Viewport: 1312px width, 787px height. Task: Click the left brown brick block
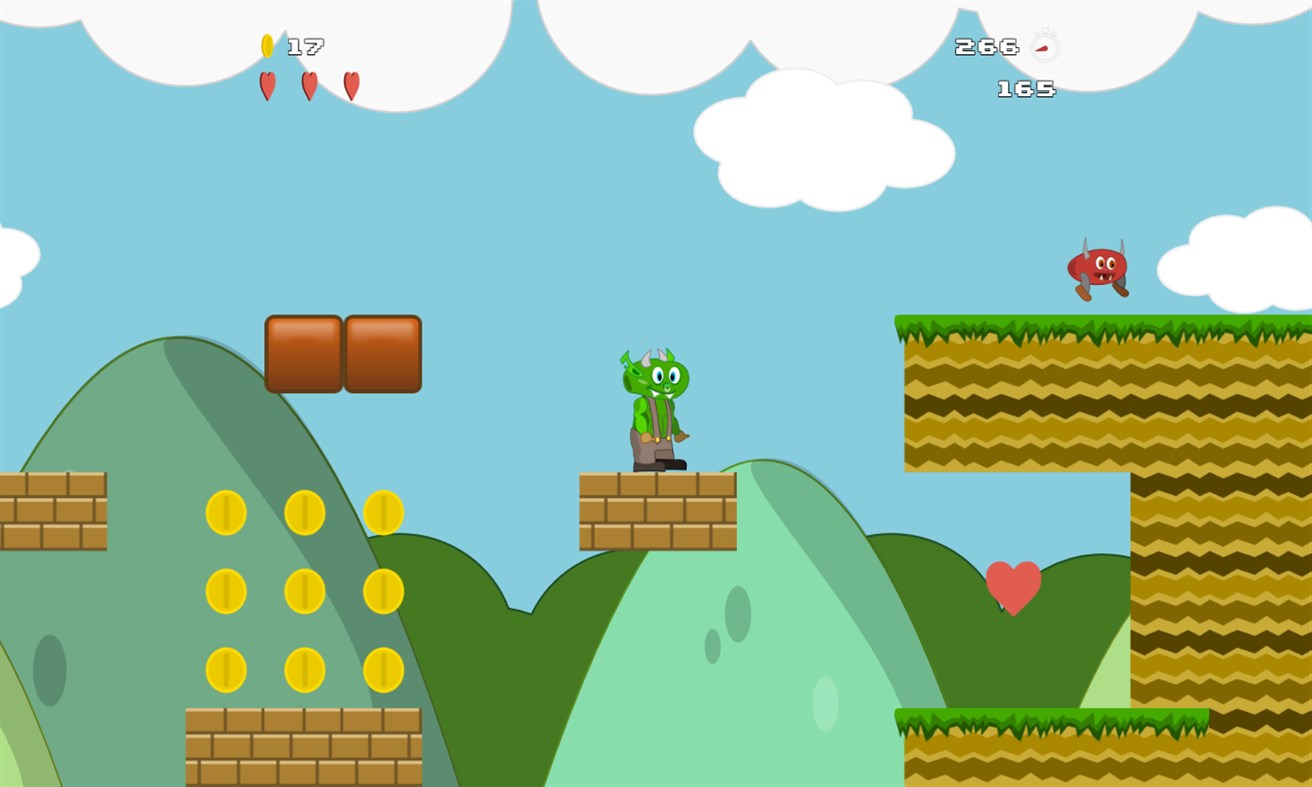tap(304, 351)
